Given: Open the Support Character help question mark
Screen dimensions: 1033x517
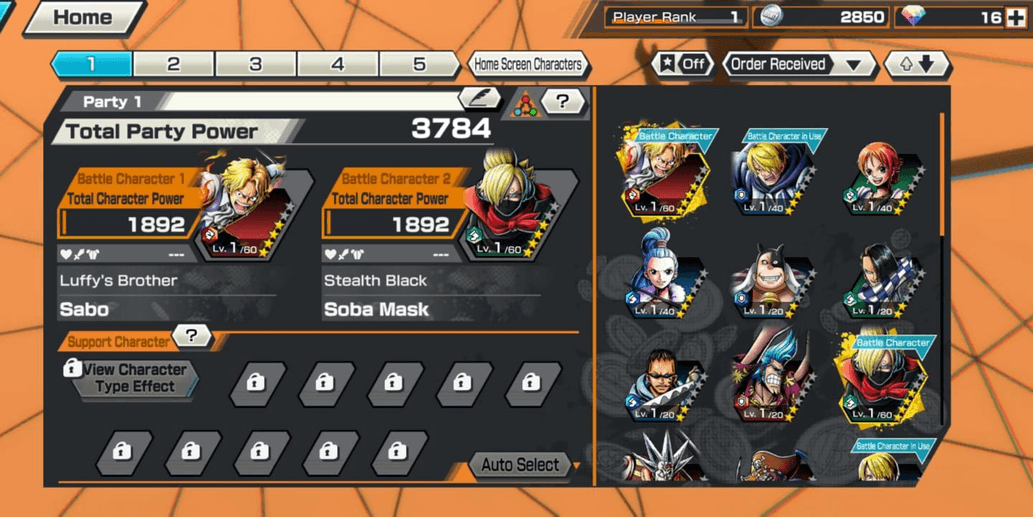Looking at the screenshot, I should click(x=191, y=336).
